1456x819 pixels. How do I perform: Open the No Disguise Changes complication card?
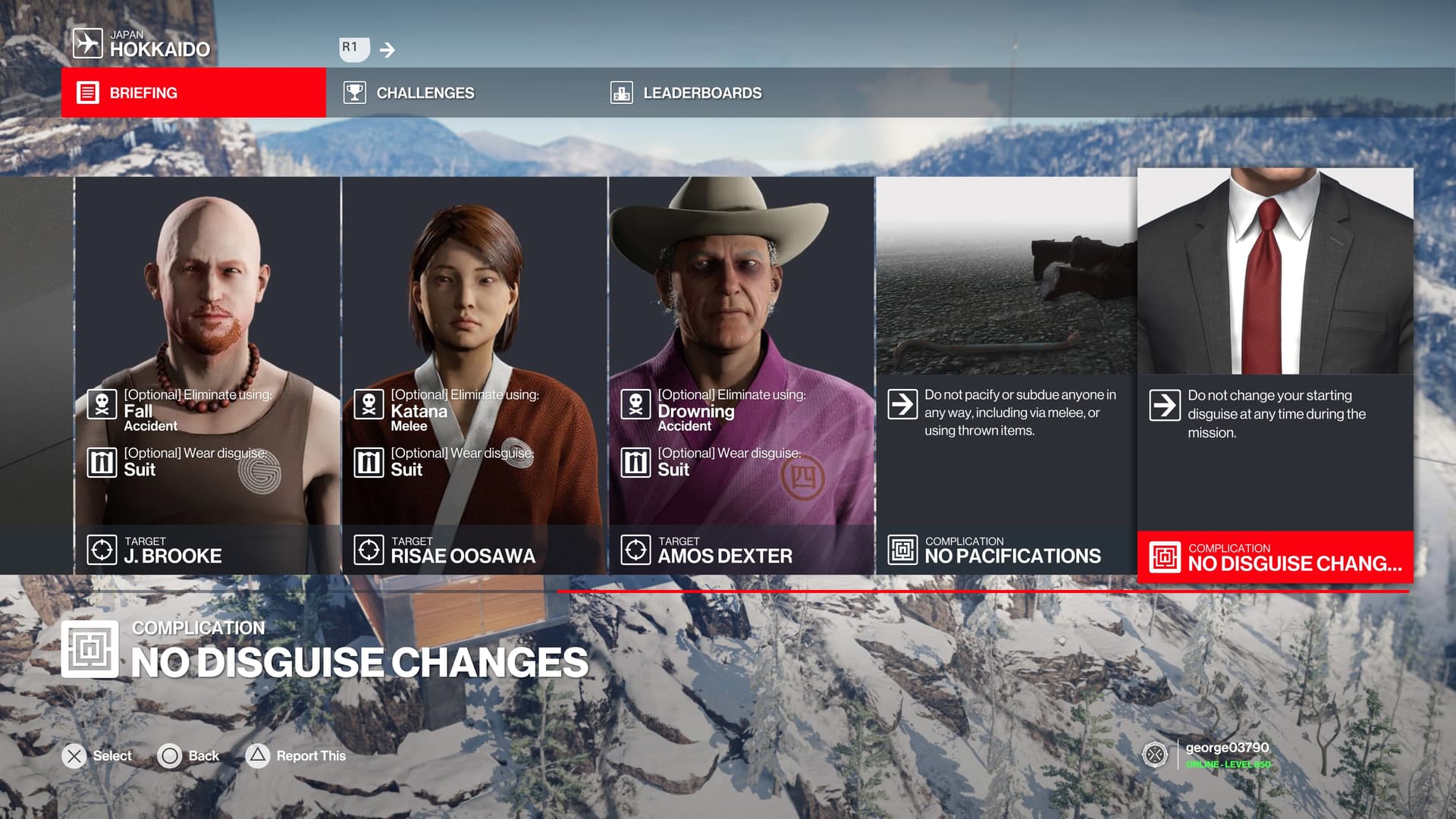(1275, 375)
